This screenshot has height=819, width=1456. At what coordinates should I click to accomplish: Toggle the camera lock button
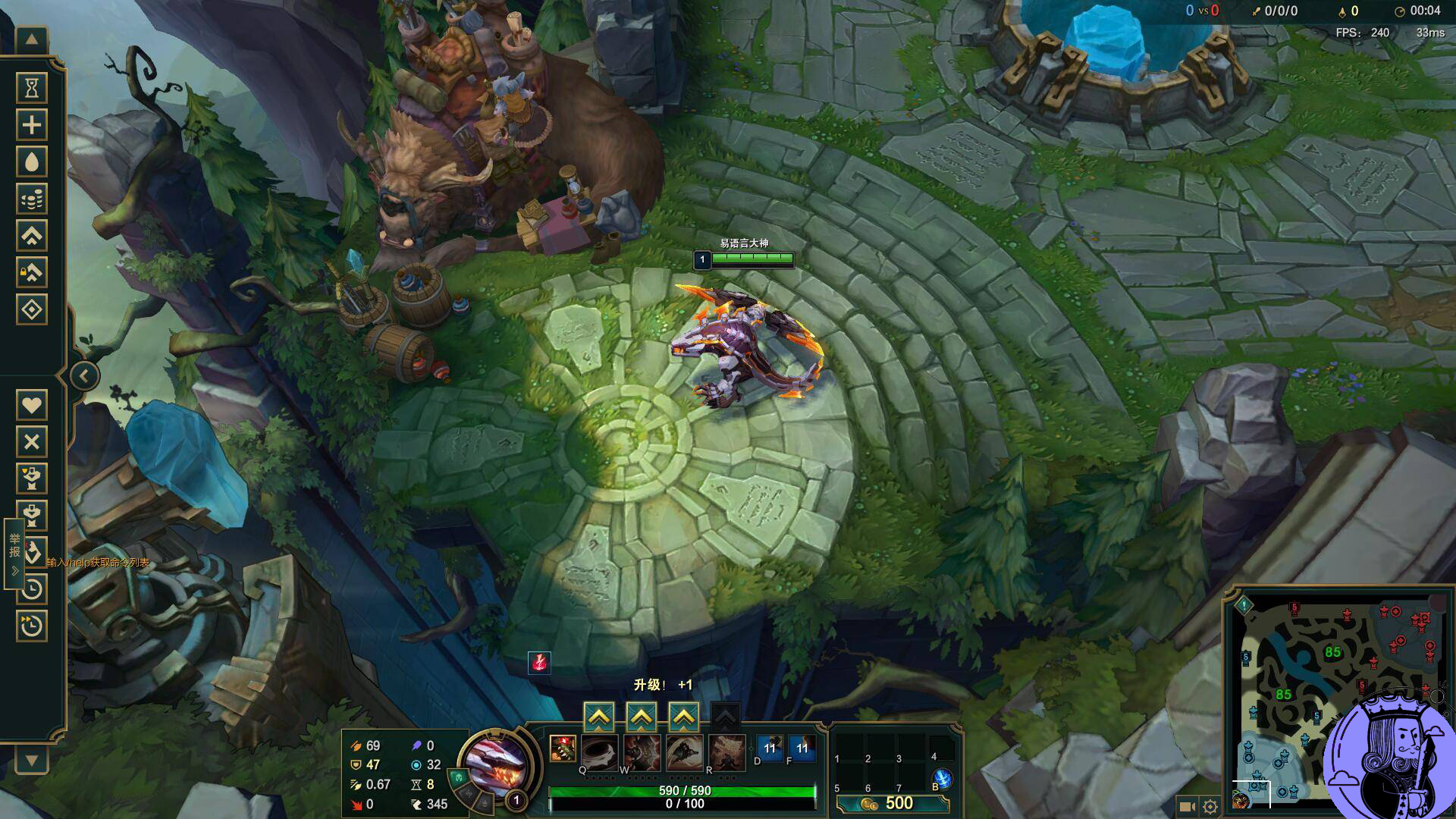1187,807
